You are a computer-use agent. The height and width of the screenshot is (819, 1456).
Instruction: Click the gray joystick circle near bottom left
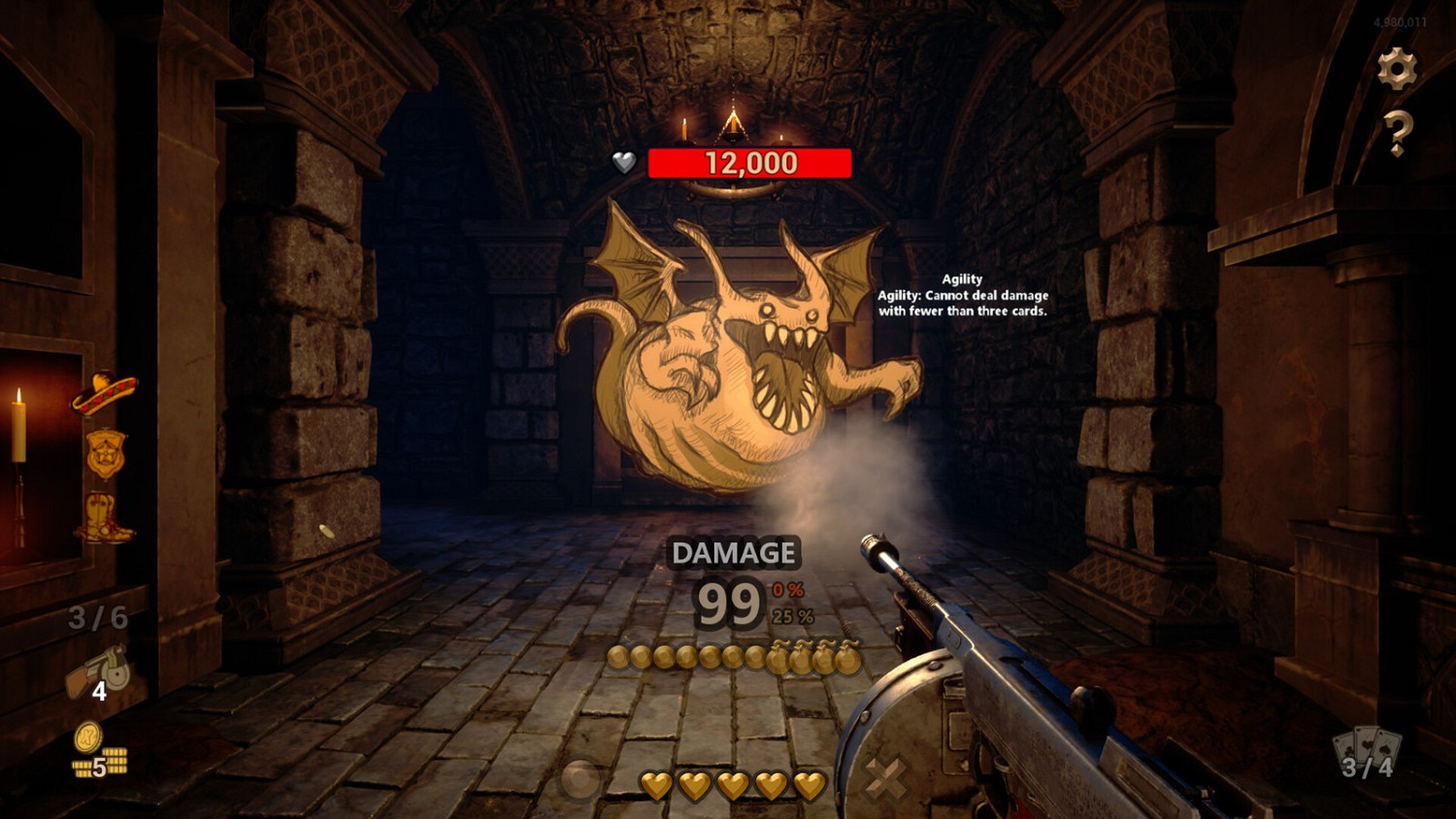point(581,779)
